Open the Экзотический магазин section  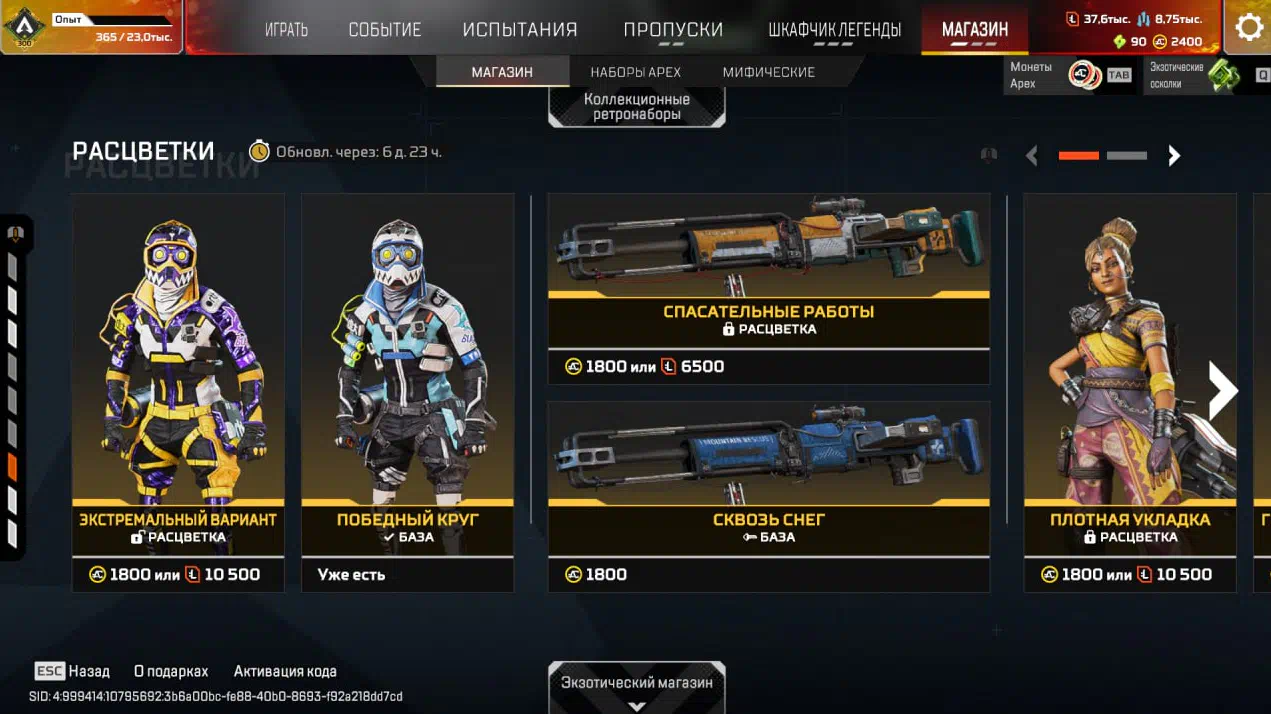coord(637,687)
